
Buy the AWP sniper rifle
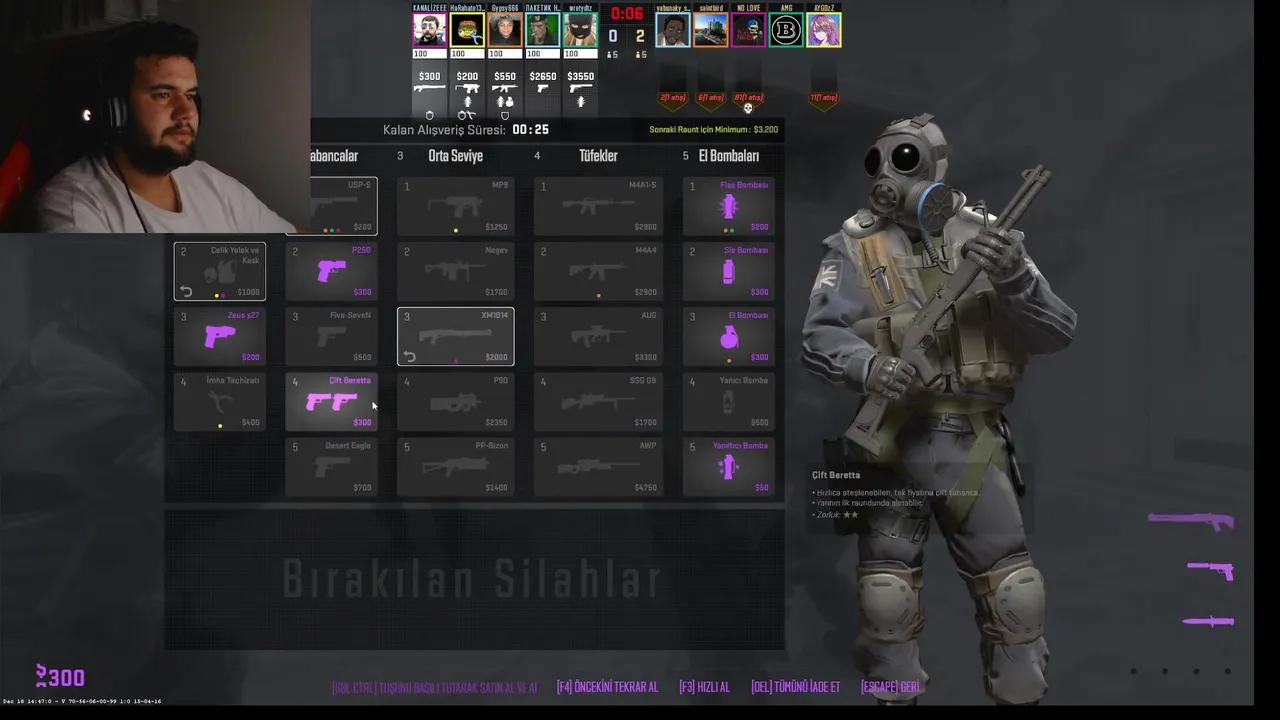597,465
